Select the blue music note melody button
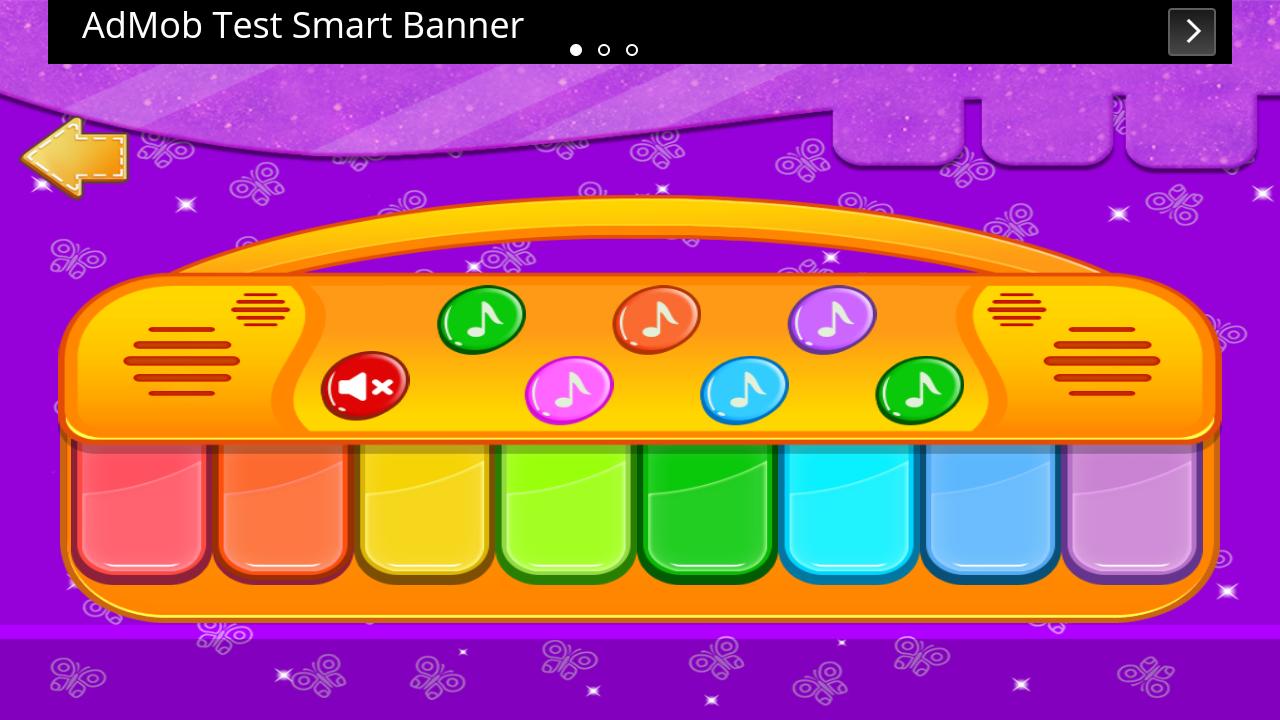 pyautogui.click(x=744, y=389)
